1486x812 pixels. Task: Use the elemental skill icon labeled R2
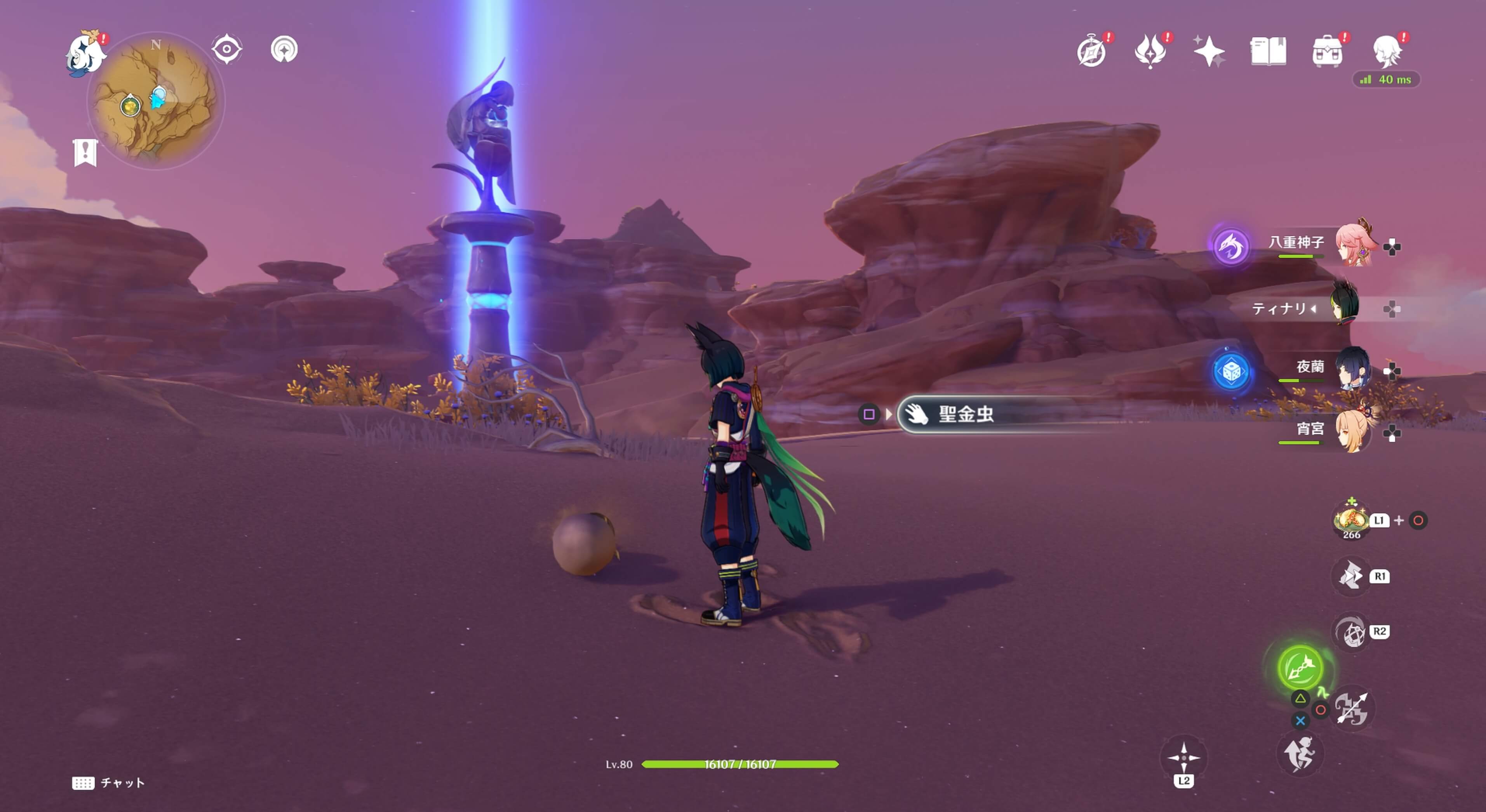[x=1351, y=632]
